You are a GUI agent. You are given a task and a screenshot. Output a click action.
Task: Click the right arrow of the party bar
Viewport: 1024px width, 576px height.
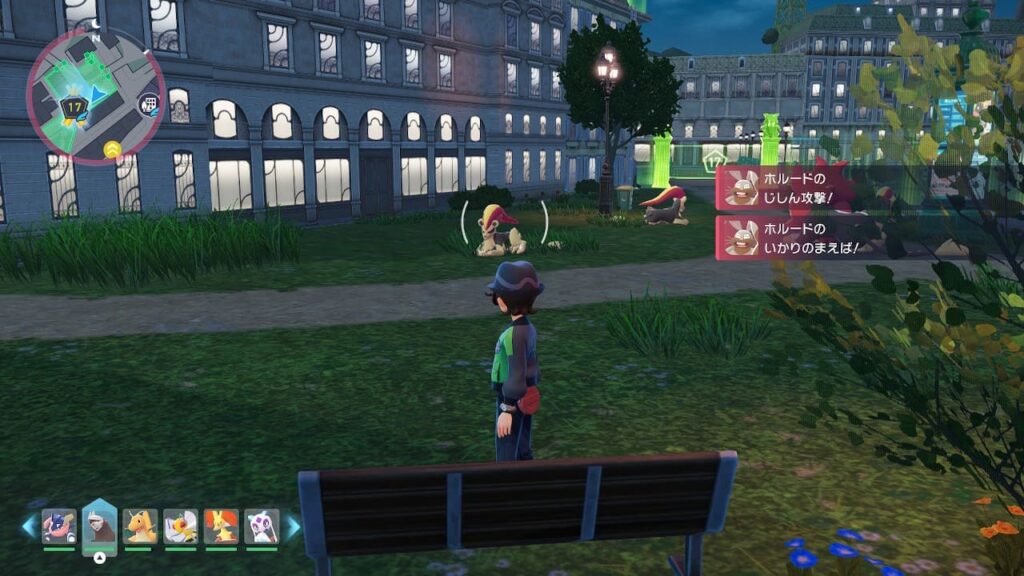click(x=293, y=526)
